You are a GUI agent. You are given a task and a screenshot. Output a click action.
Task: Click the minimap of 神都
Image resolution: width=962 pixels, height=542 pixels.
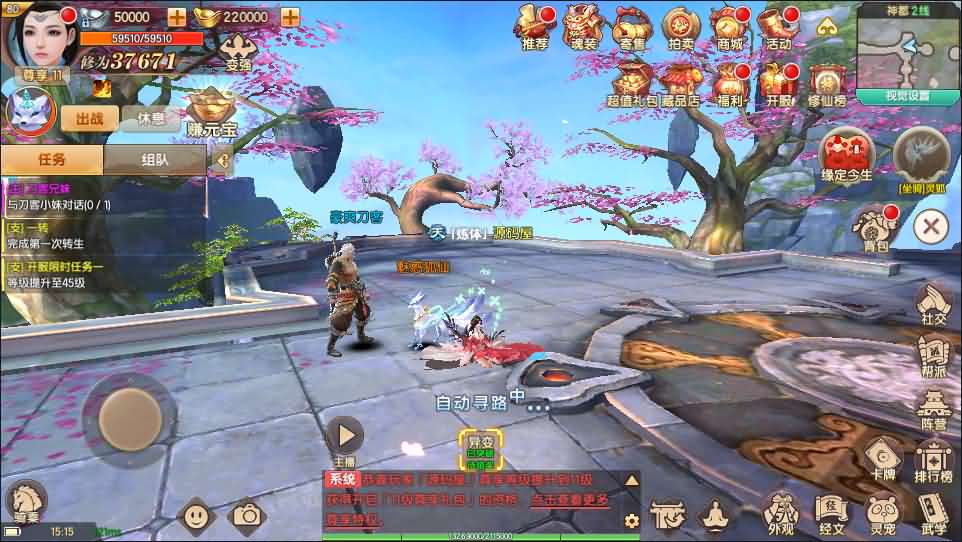[907, 50]
